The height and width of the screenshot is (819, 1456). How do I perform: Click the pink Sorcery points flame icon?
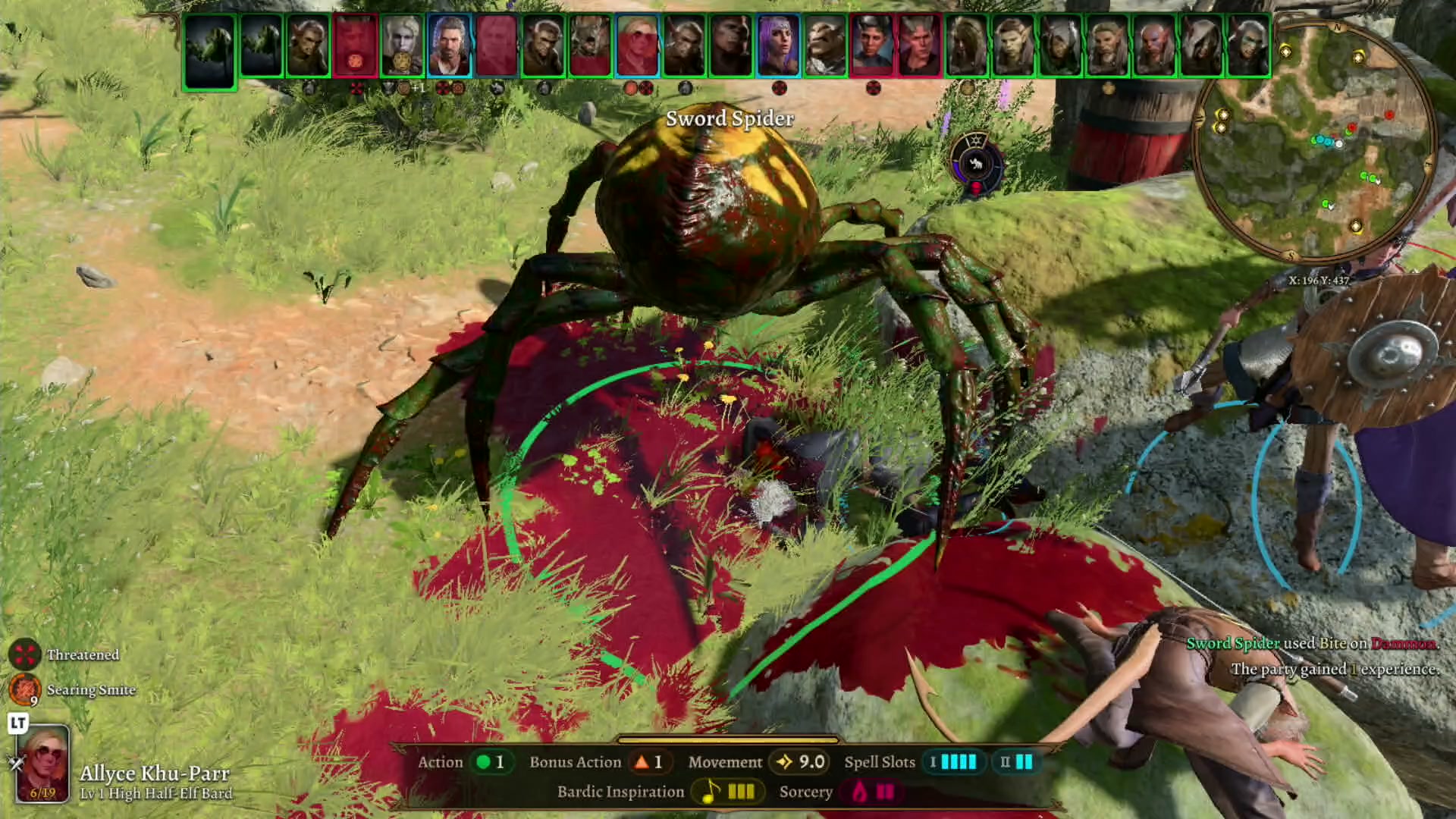[857, 792]
